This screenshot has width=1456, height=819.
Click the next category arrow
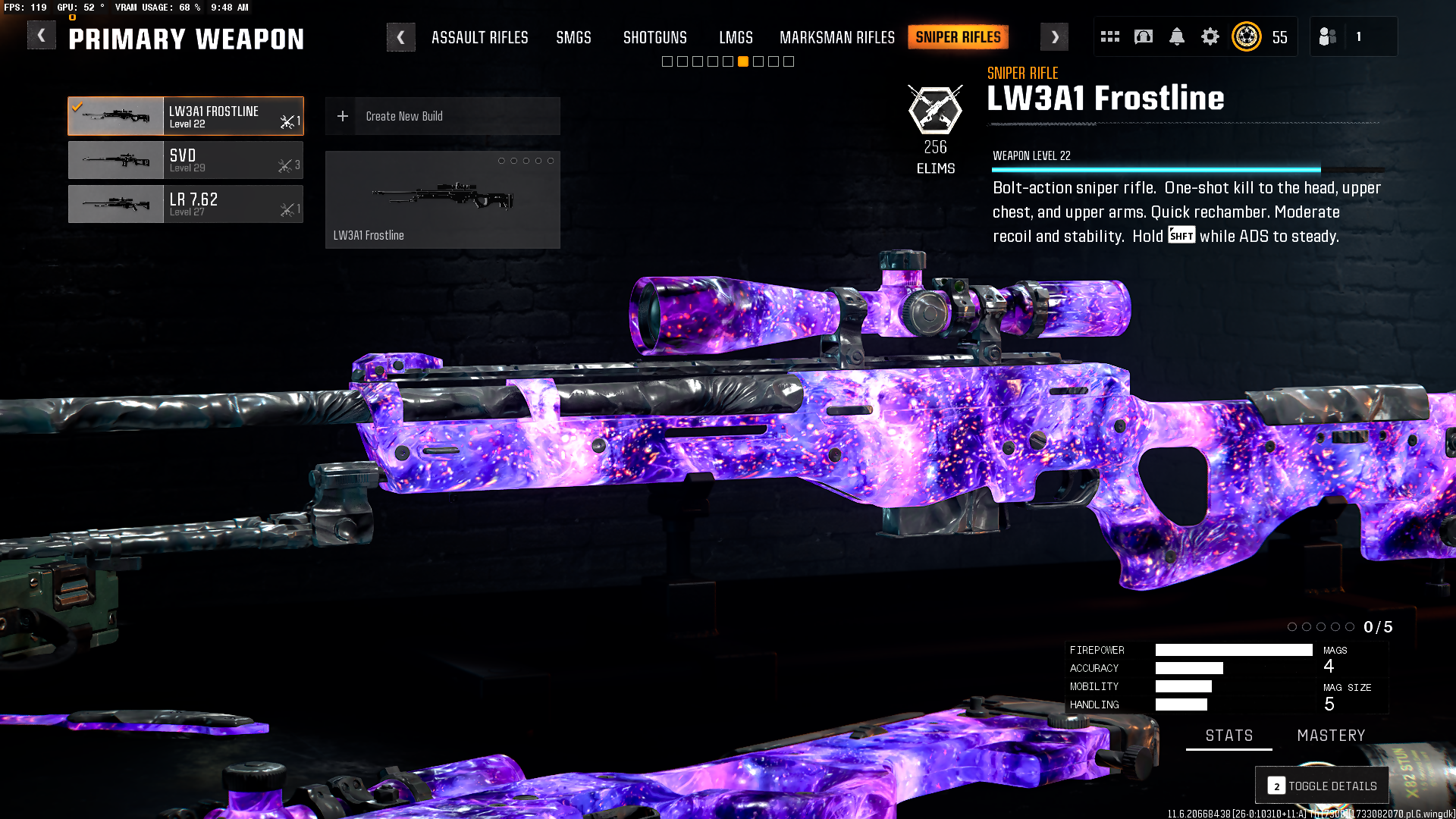1054,37
